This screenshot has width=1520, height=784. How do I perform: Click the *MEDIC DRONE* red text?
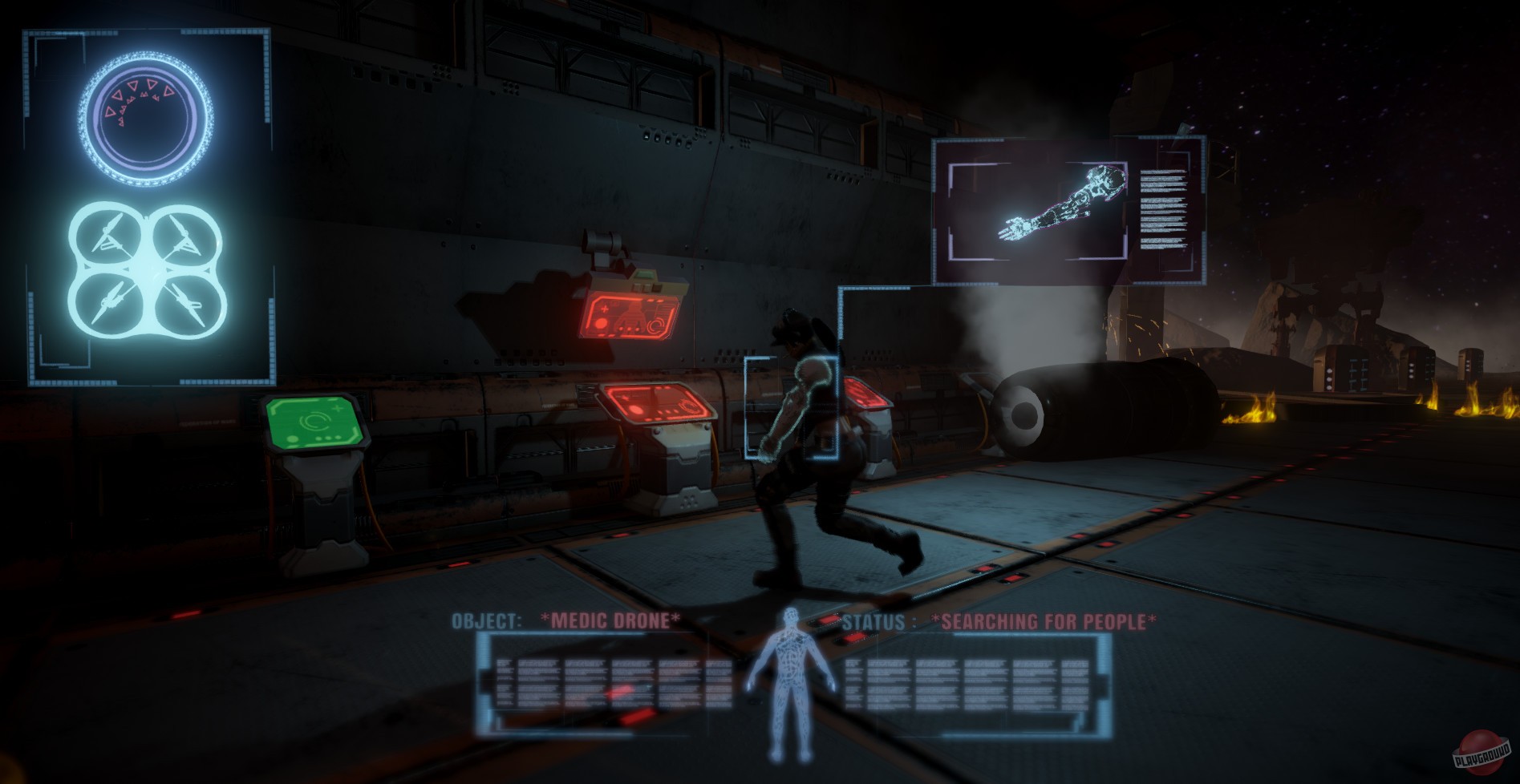(608, 619)
